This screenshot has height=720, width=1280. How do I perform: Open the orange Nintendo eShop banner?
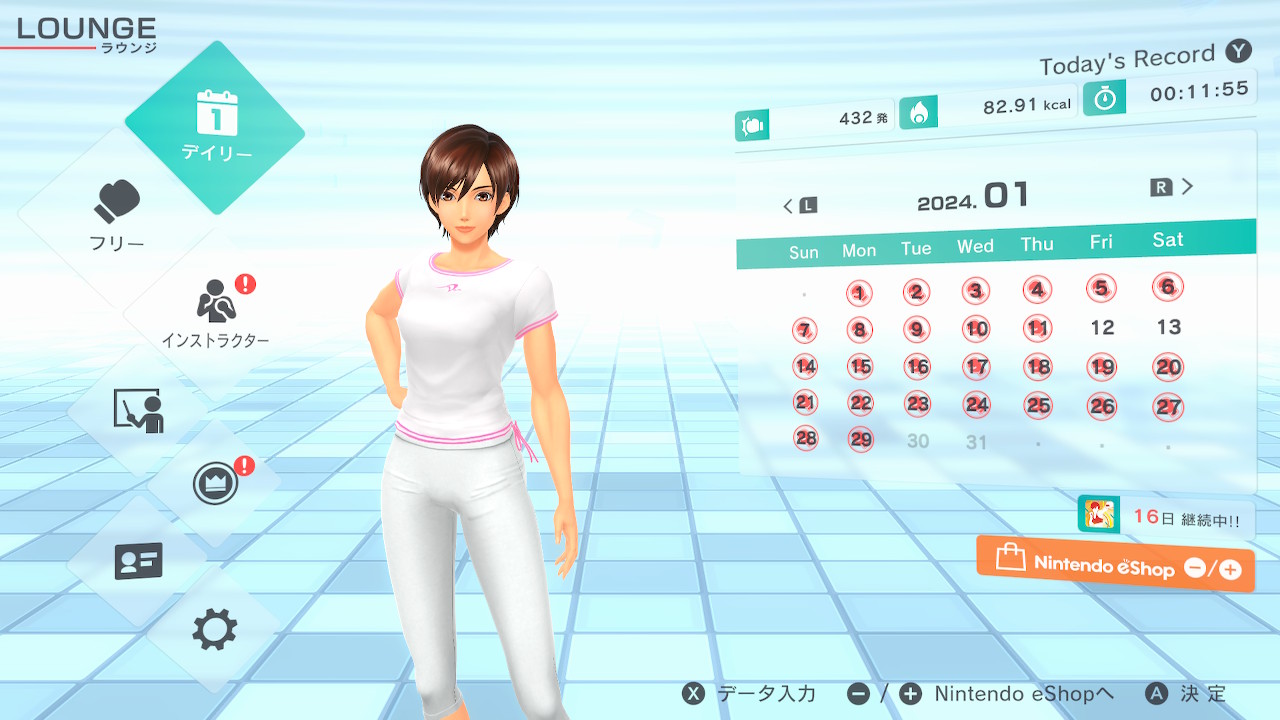coord(1115,565)
